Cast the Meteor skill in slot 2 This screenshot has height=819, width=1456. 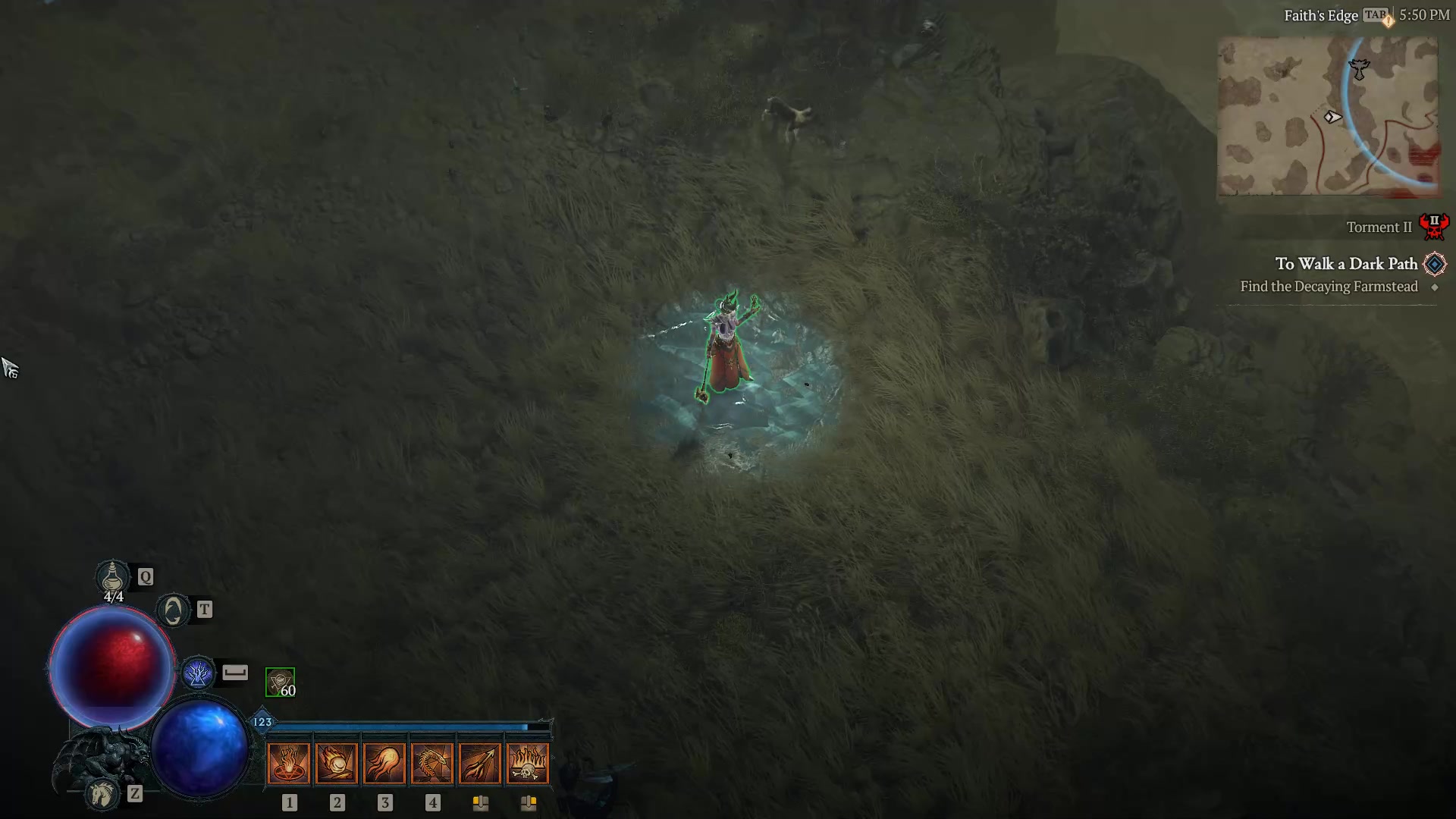point(337,762)
